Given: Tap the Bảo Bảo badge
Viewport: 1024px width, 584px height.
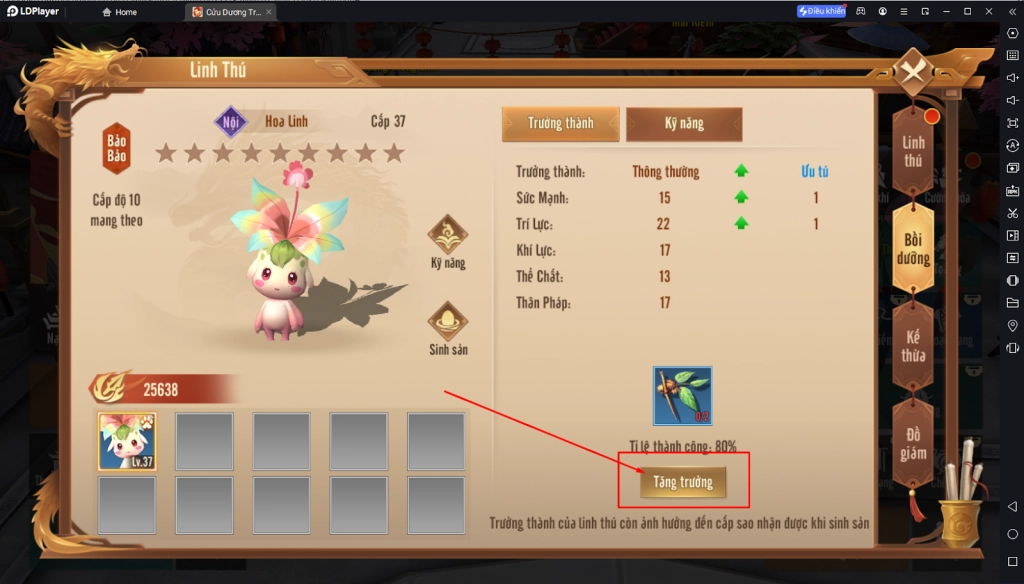Looking at the screenshot, I should tap(117, 148).
